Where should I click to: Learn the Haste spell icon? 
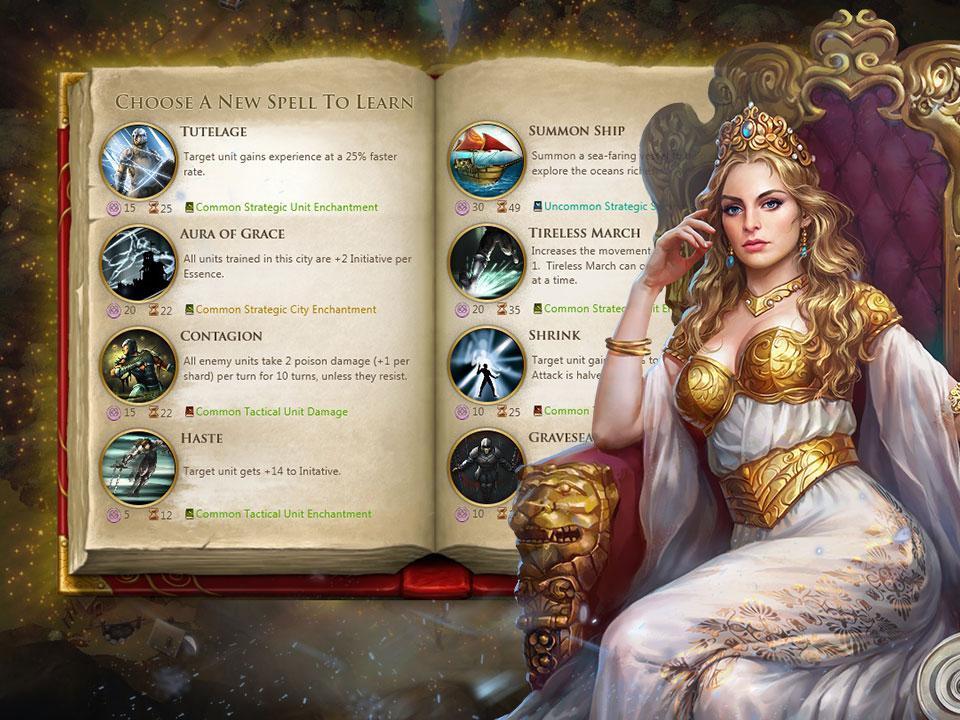139,468
